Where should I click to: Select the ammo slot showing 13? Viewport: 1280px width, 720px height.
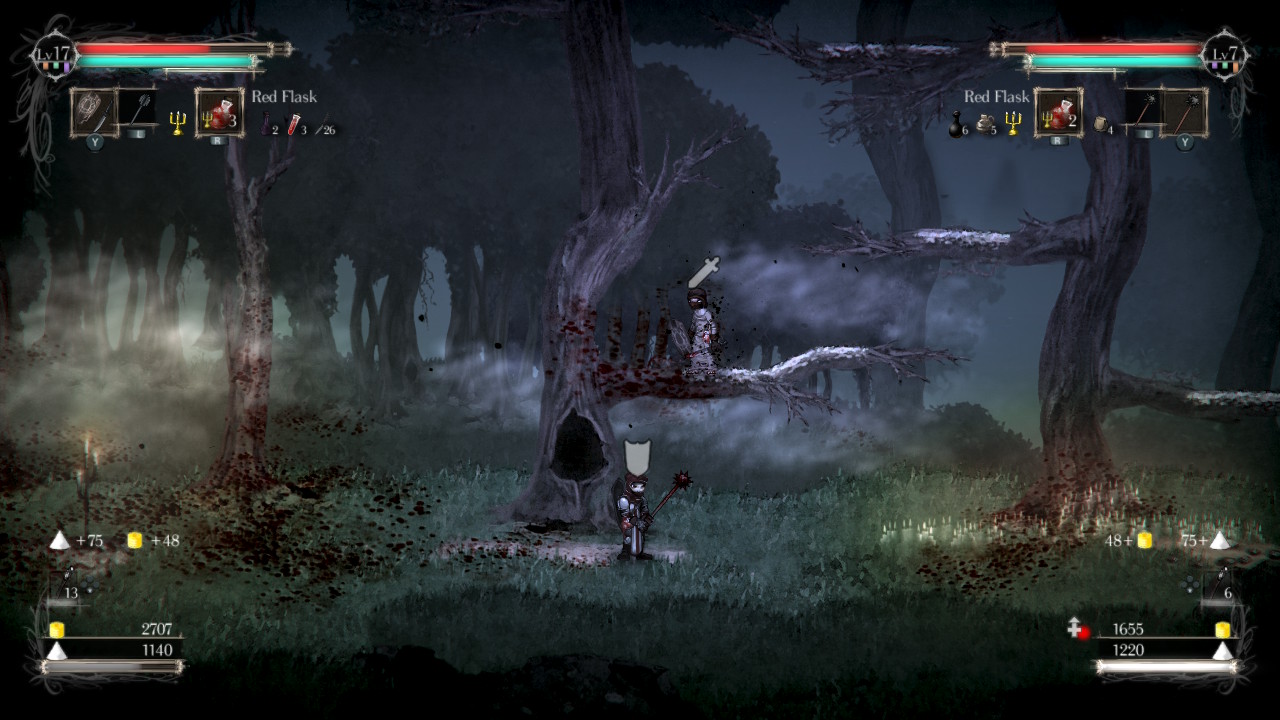(71, 584)
